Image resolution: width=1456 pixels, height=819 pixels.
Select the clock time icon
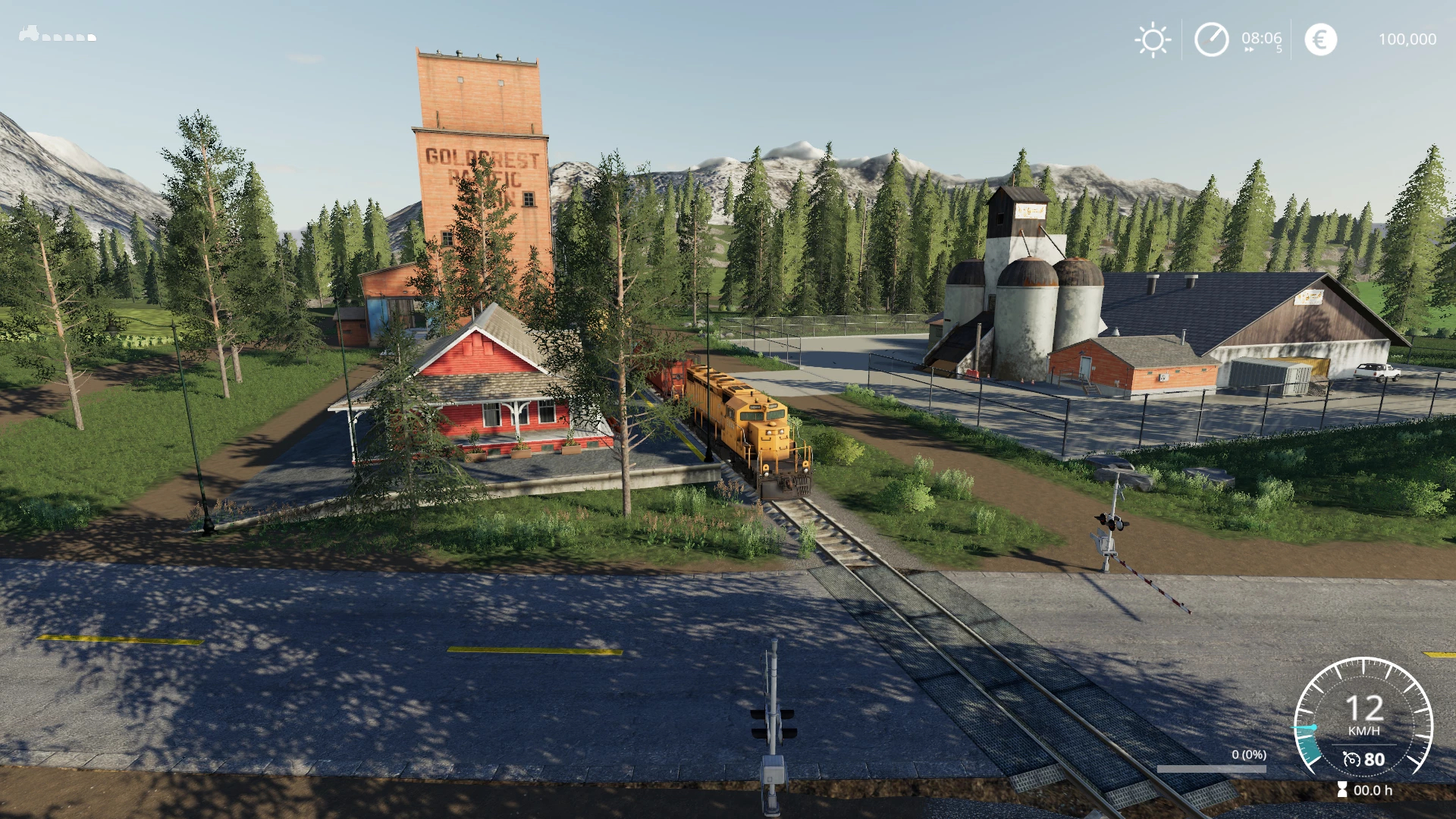1211,39
